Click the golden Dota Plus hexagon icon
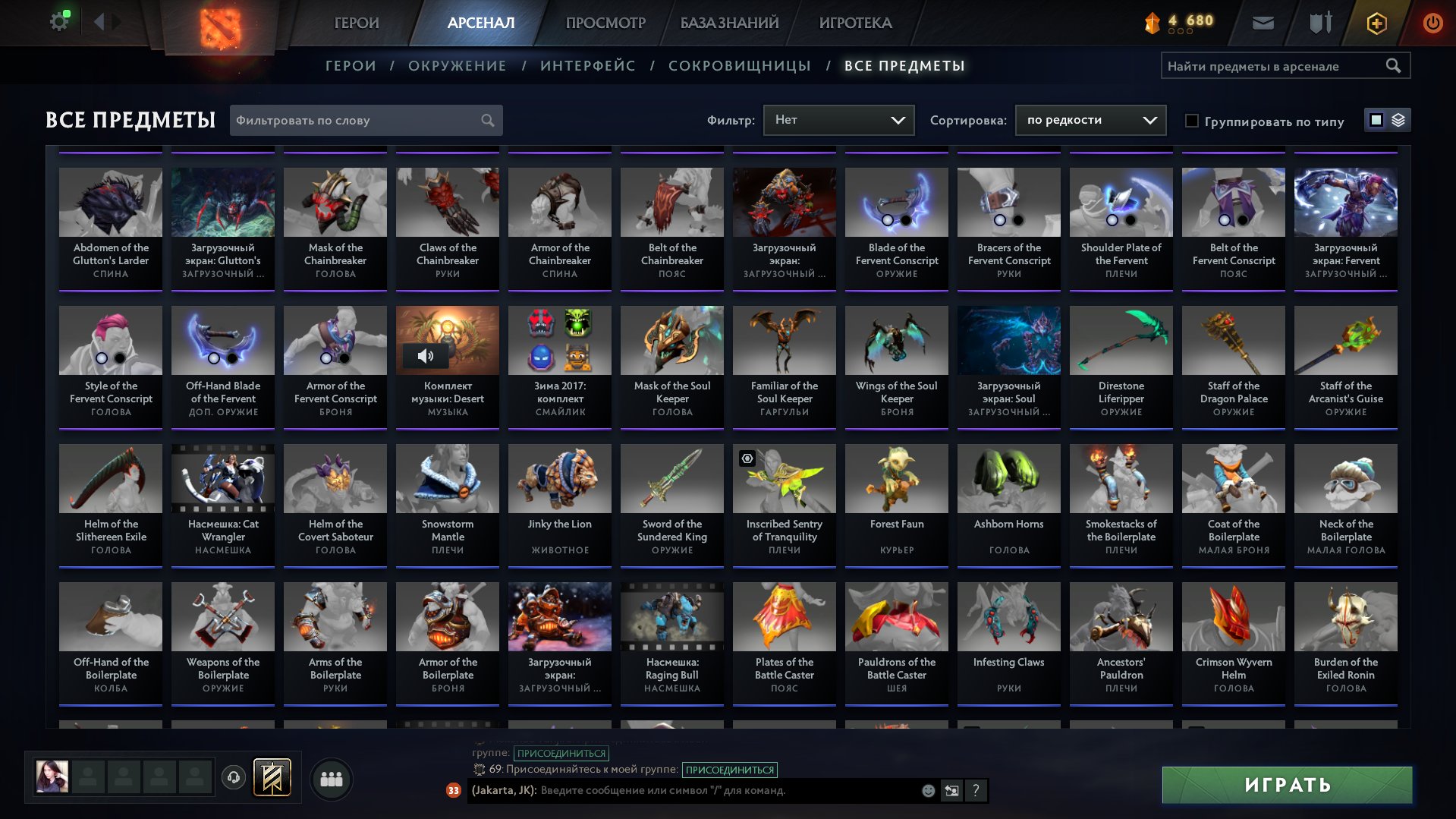The width and height of the screenshot is (1456, 819). 1376,23
